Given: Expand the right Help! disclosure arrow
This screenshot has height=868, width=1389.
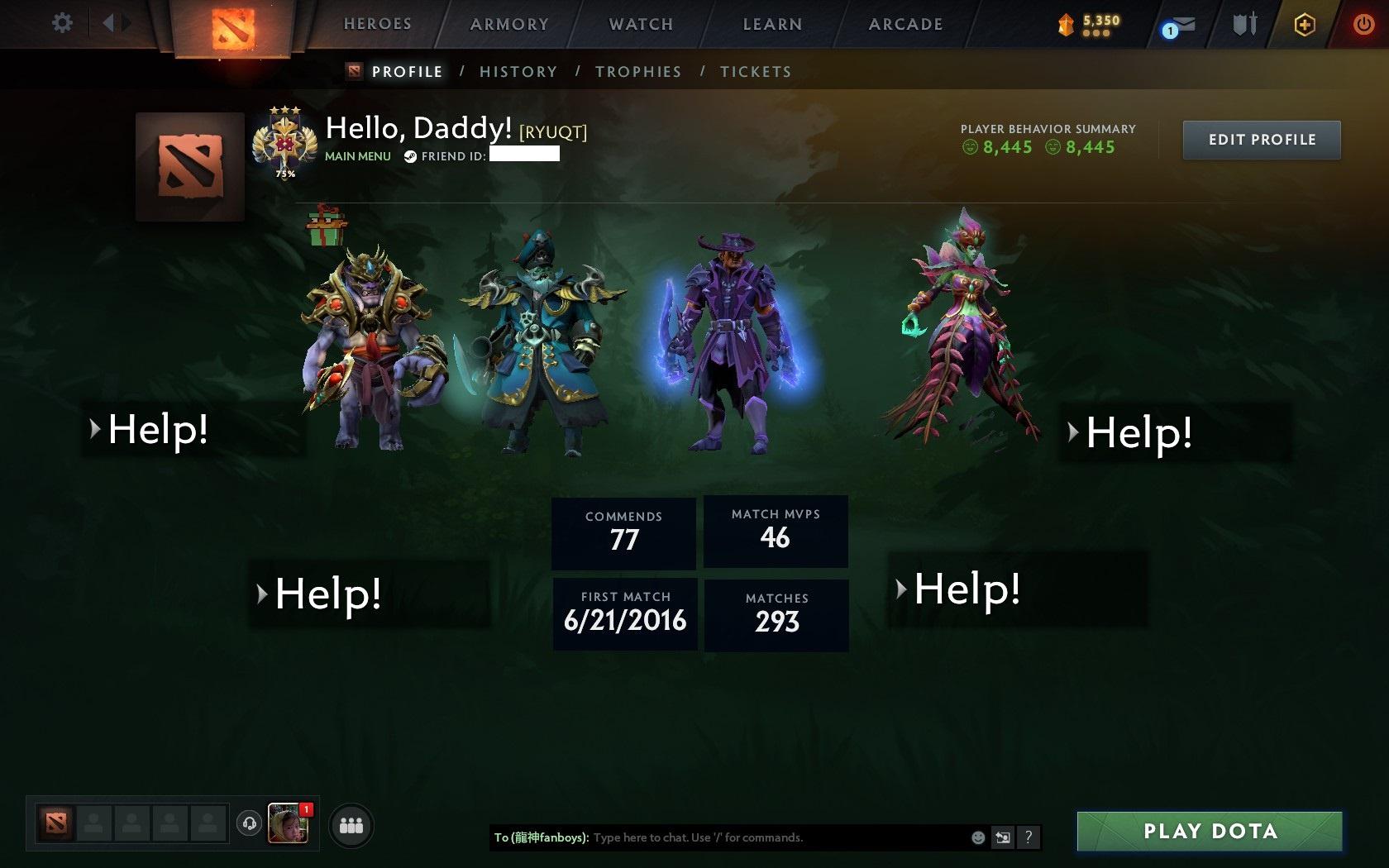Looking at the screenshot, I should point(1072,431).
